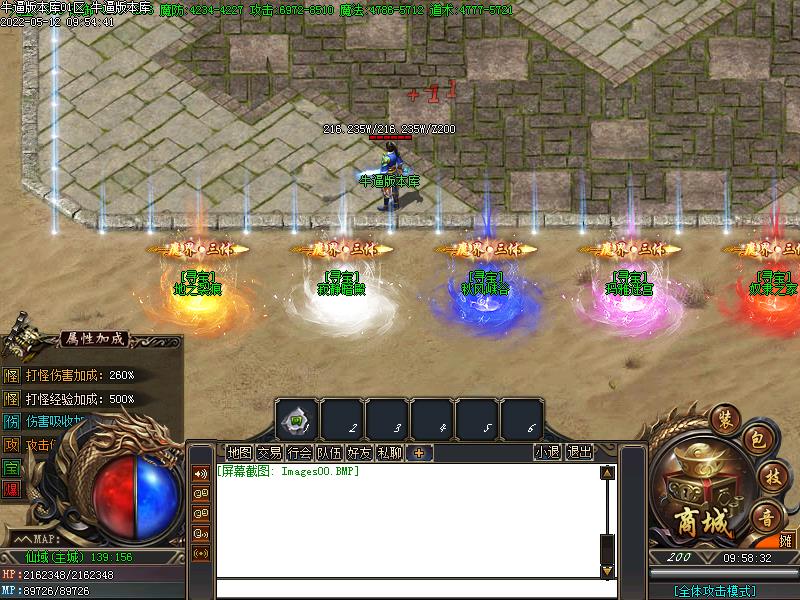Open the 队伍 team button

pos(329,452)
